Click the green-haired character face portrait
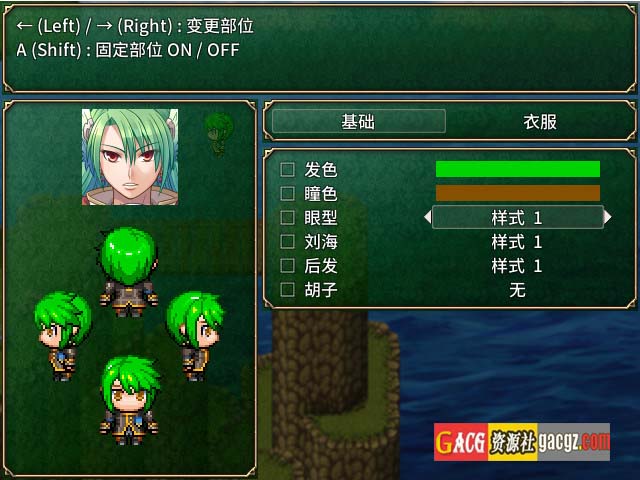This screenshot has height=480, width=640. [x=130, y=157]
